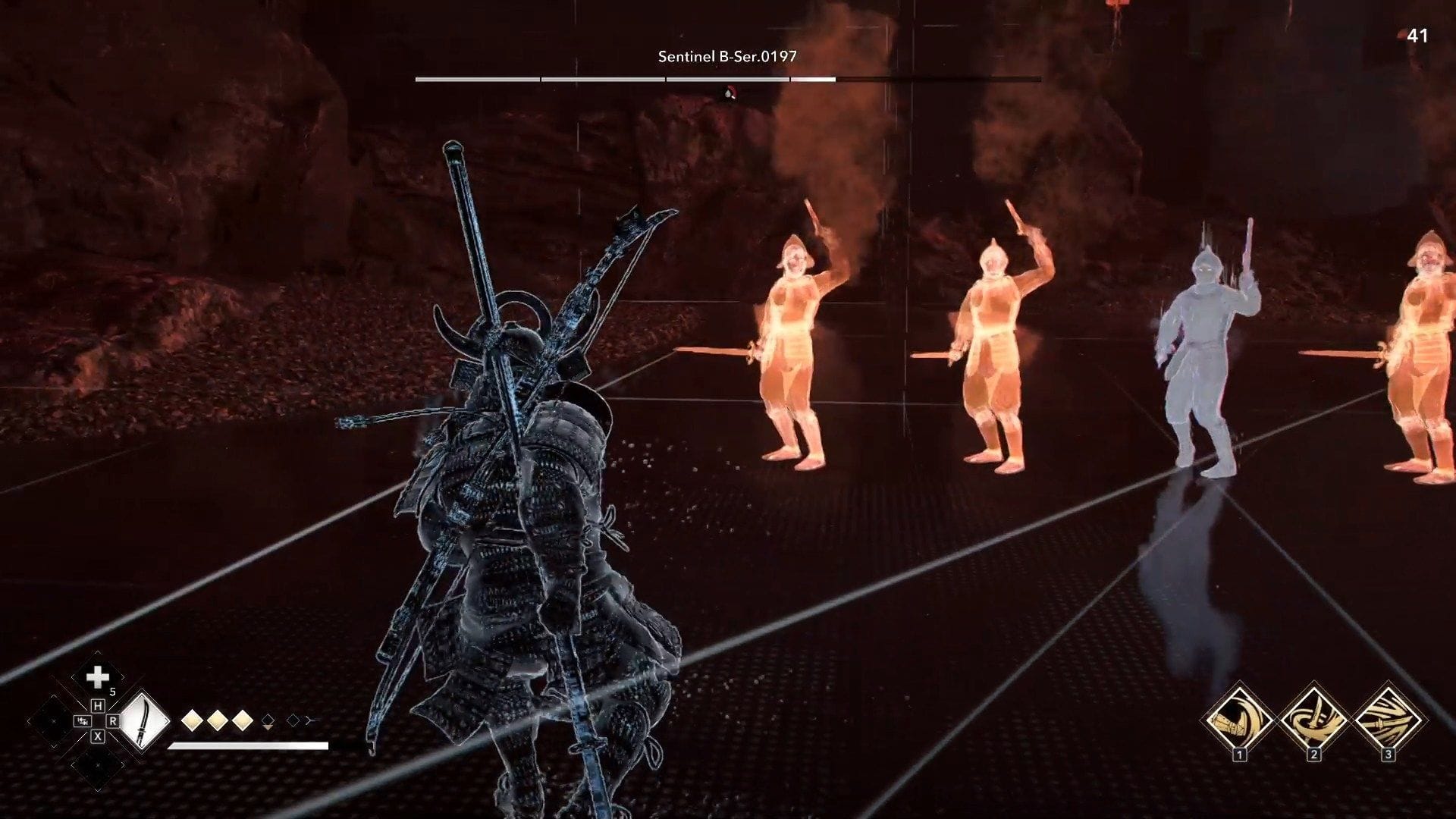This screenshot has width=1456, height=819.
Task: Click the small marker icon above the boss health bar
Action: (729, 93)
